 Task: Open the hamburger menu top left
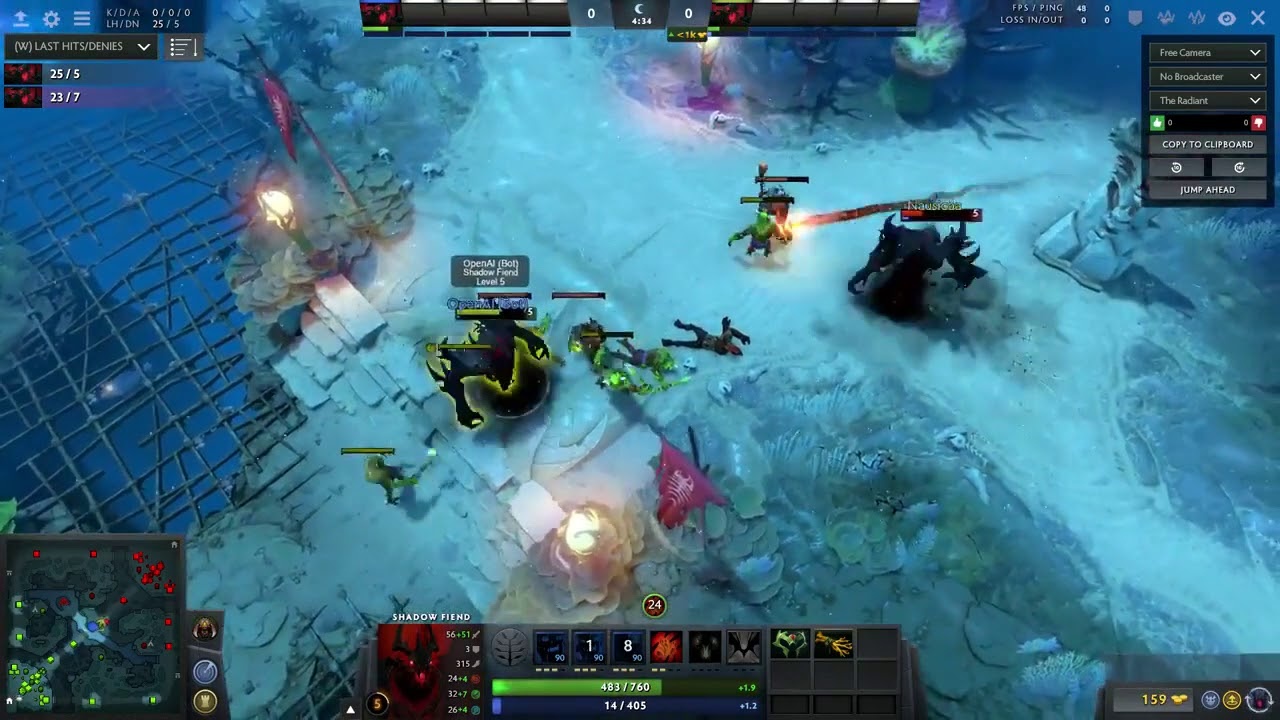click(x=82, y=17)
